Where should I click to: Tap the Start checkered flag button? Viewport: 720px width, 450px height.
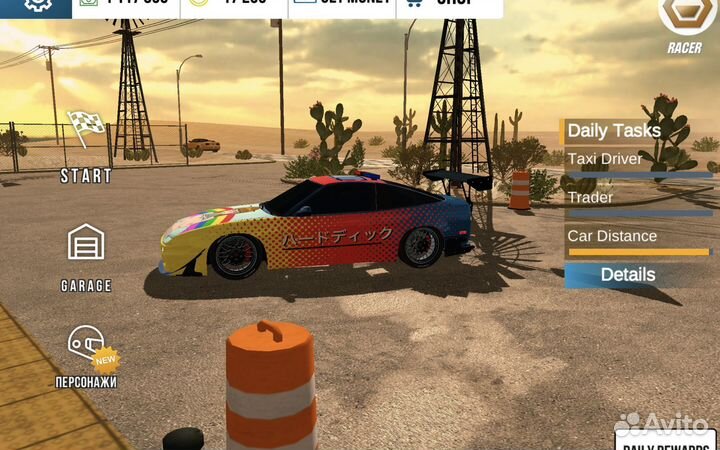click(86, 145)
